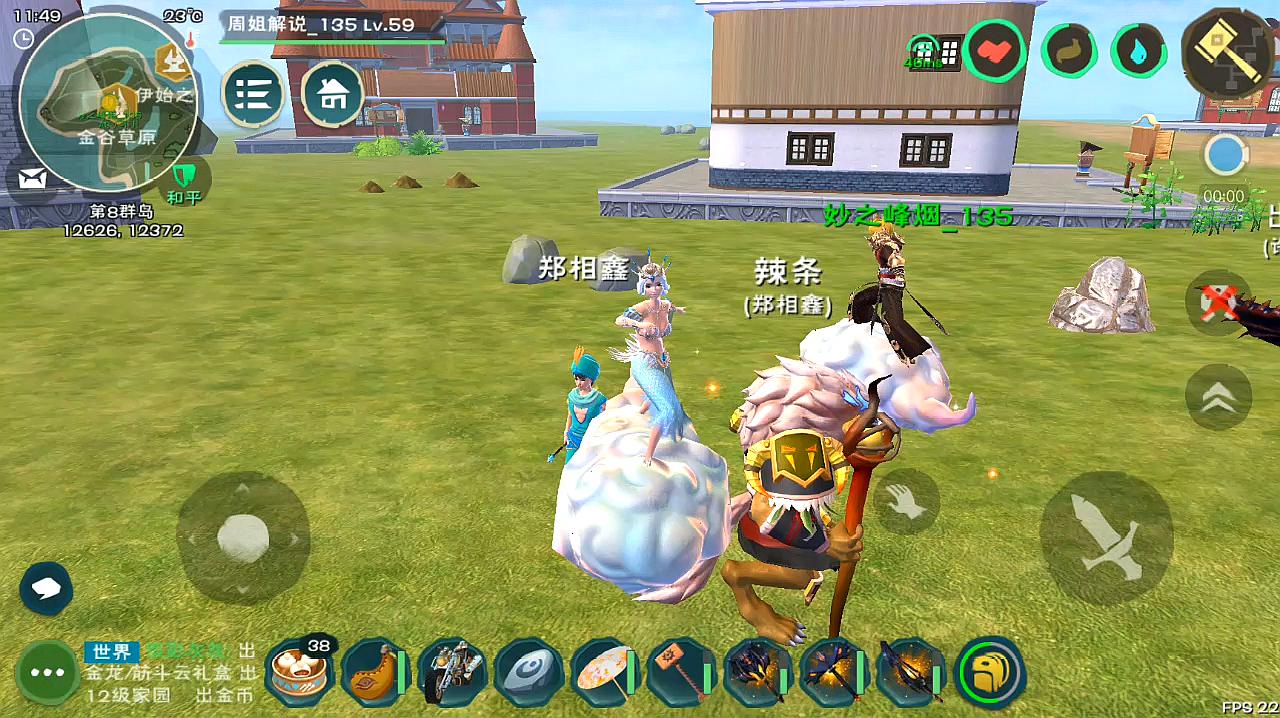Attack with the sword button
The image size is (1280, 718).
[1106, 538]
